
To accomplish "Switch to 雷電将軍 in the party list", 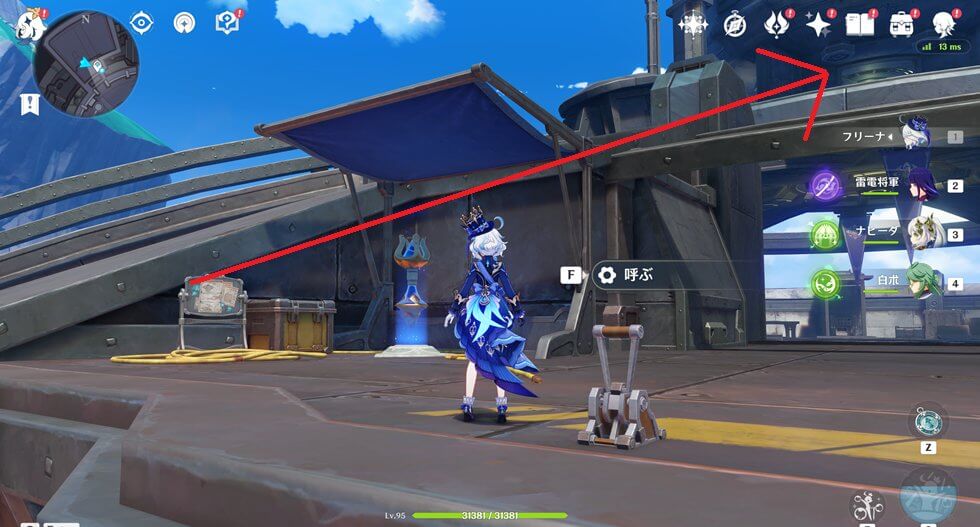I will coord(916,185).
